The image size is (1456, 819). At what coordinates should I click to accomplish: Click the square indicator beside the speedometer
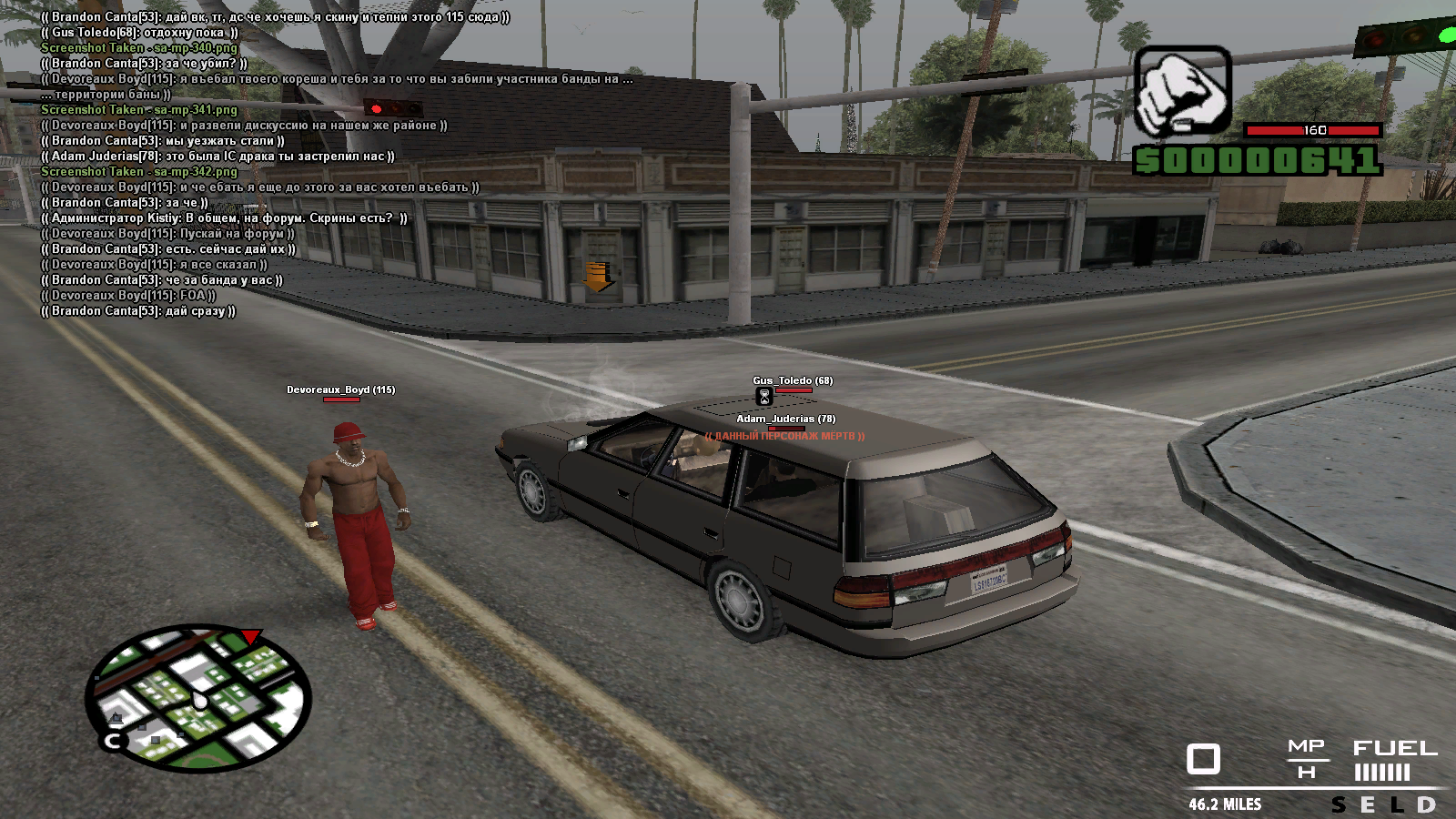pyautogui.click(x=1203, y=759)
